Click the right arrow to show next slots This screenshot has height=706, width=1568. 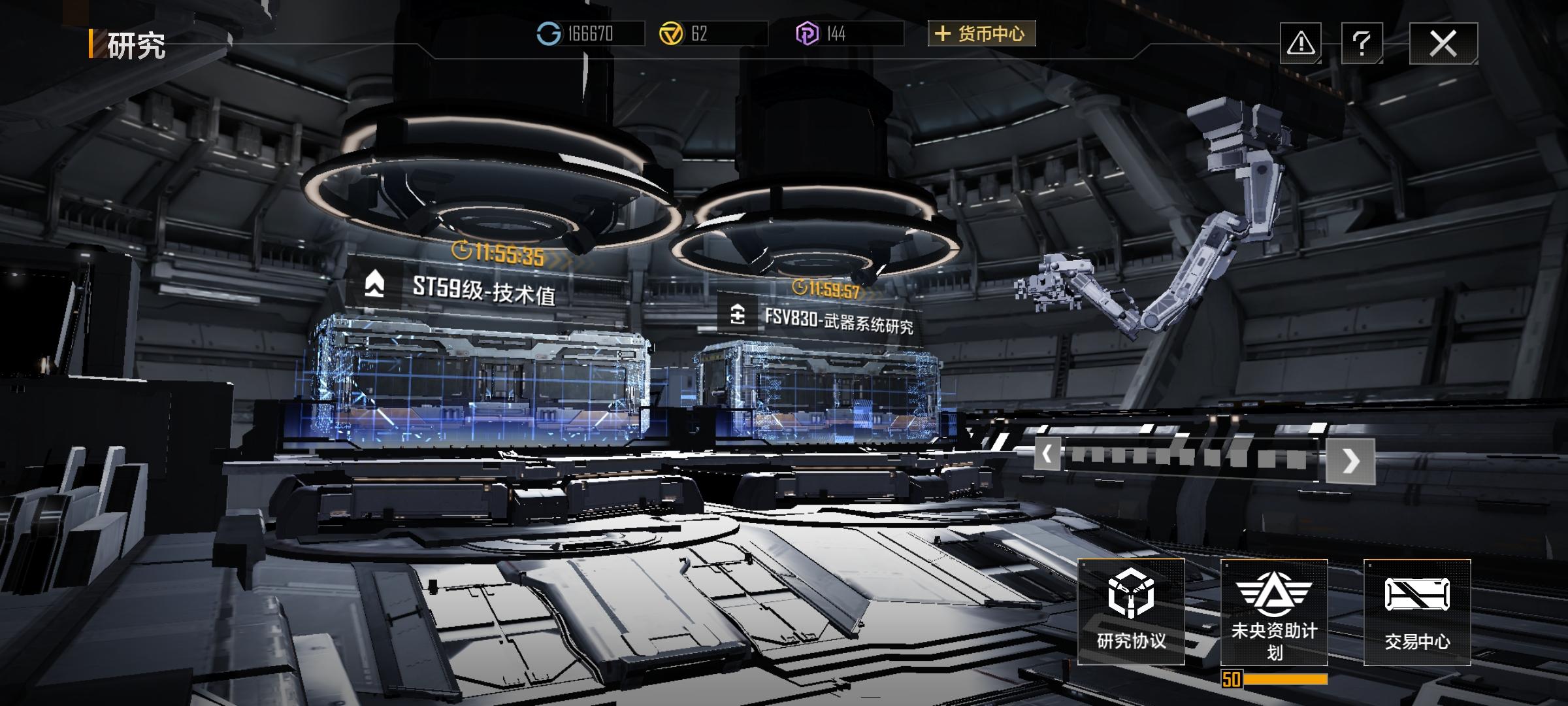[x=1350, y=461]
